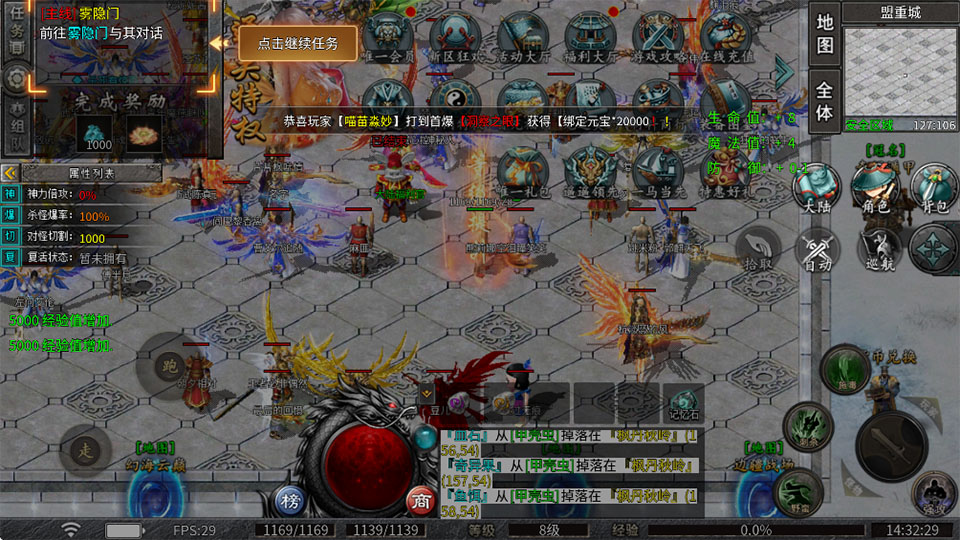Open the 大陆 continent icon
This screenshot has height=540, width=960.
pos(817,188)
